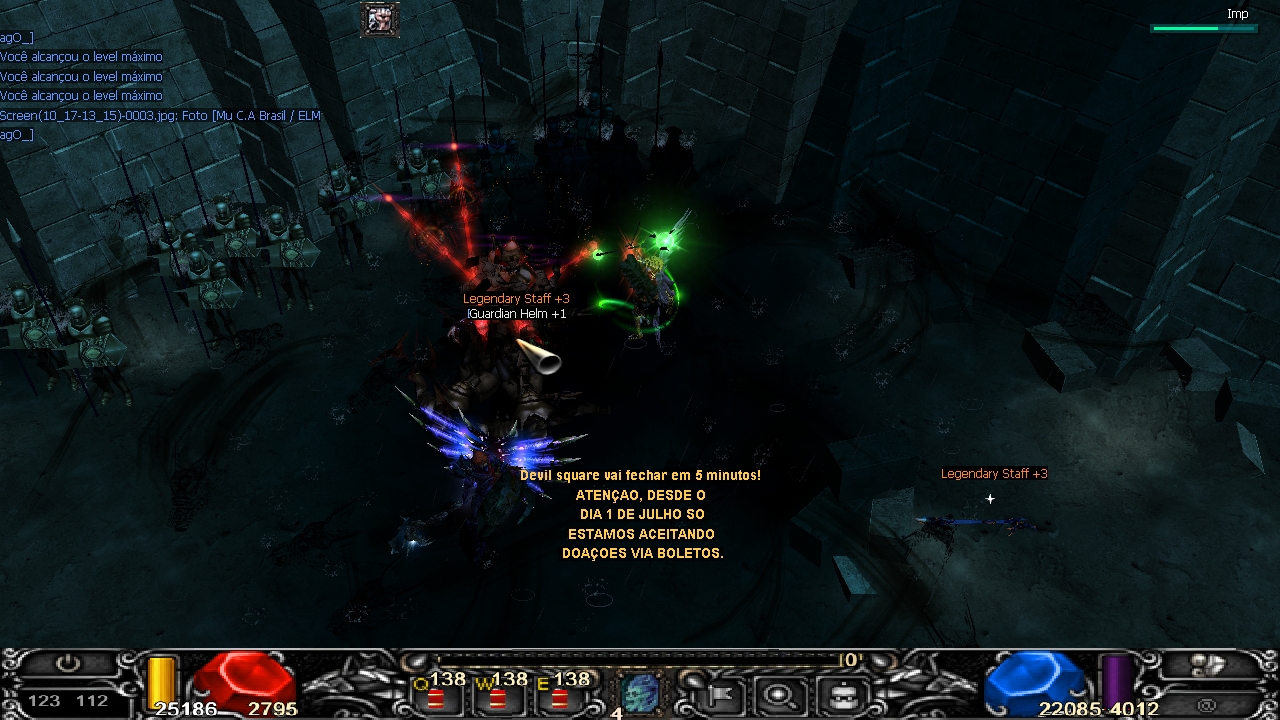Open the system menu with the power button
Screen dimensions: 1280x720
tap(68, 664)
